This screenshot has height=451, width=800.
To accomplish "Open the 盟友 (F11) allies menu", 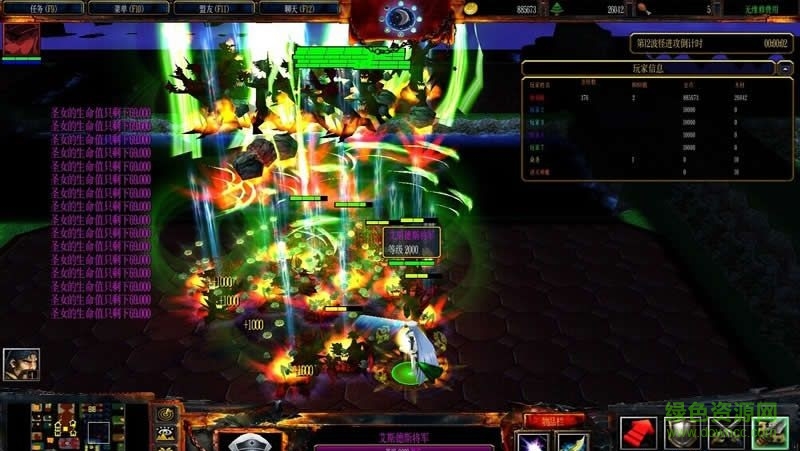I will (x=213, y=8).
